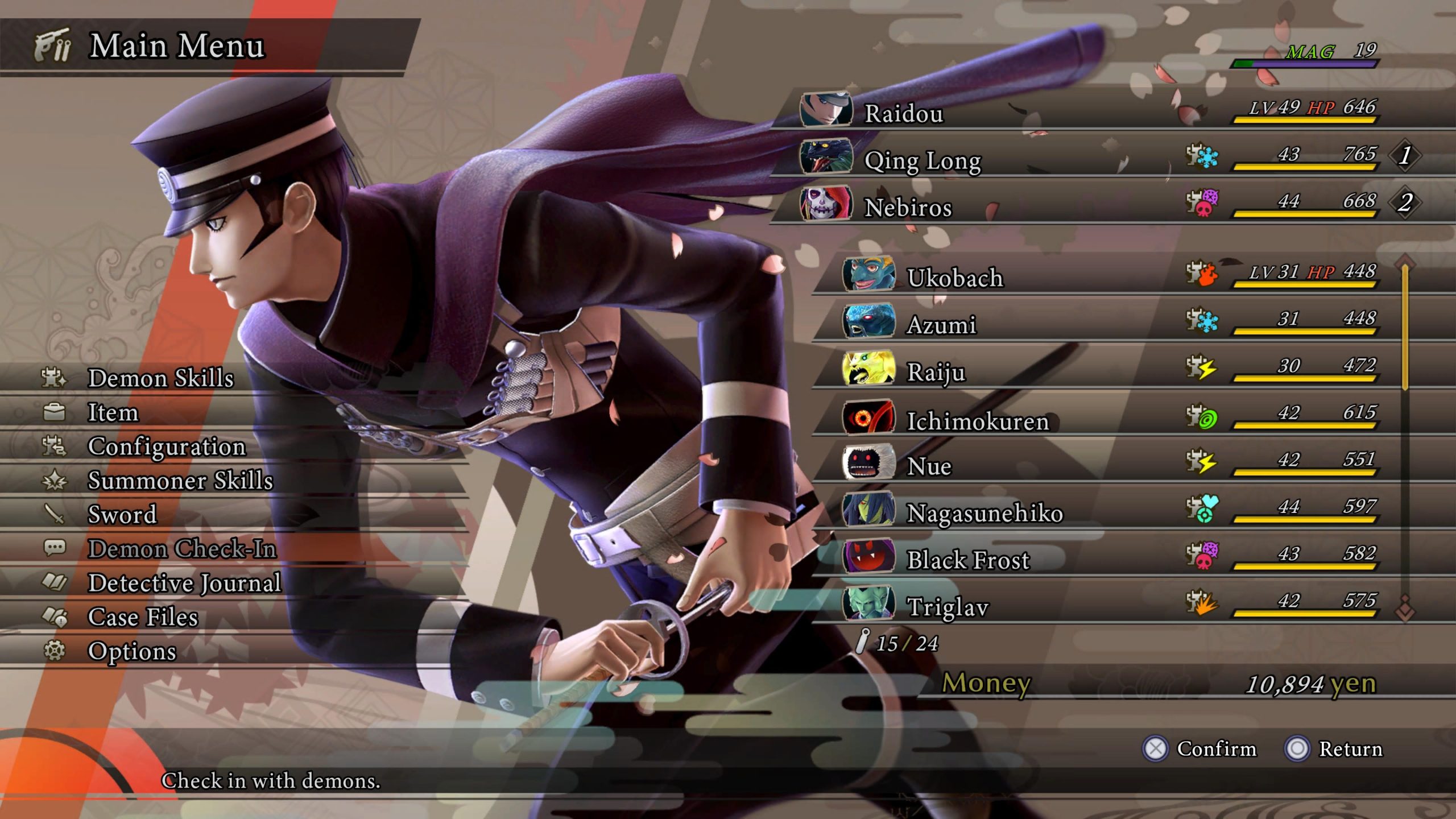
Task: Open the Demon Skills menu
Action: (x=160, y=378)
